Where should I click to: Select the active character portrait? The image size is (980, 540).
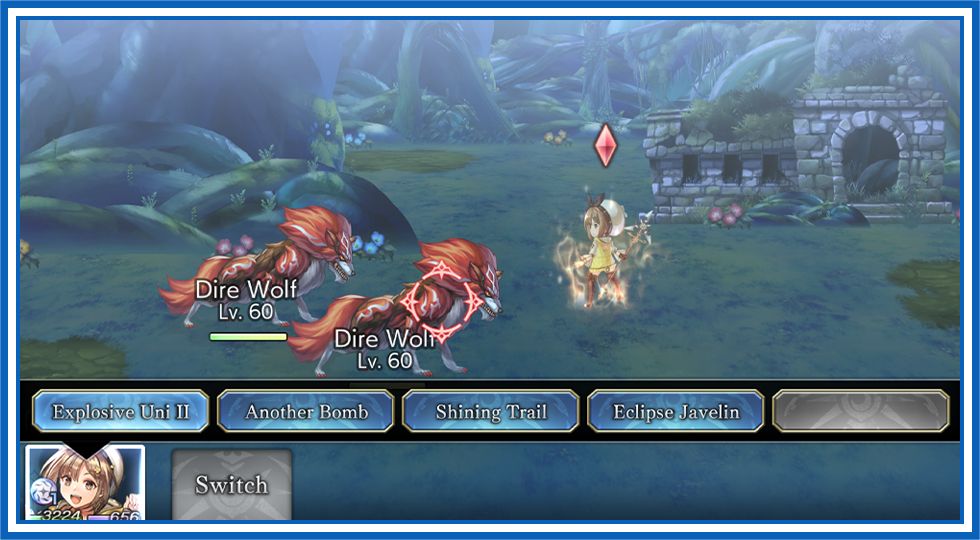[x=85, y=483]
